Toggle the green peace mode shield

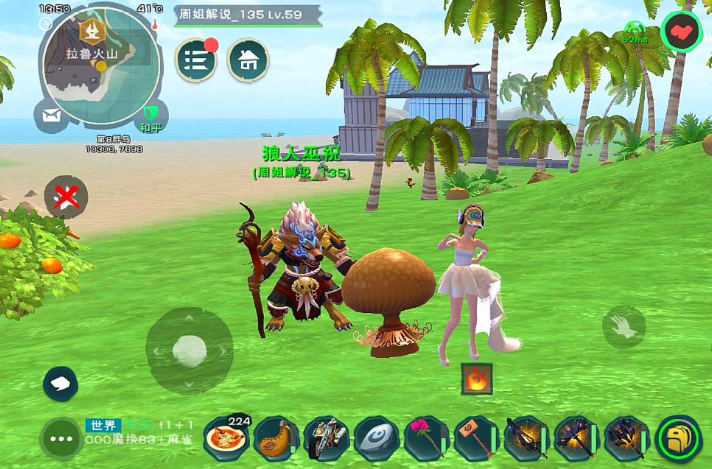(151, 115)
